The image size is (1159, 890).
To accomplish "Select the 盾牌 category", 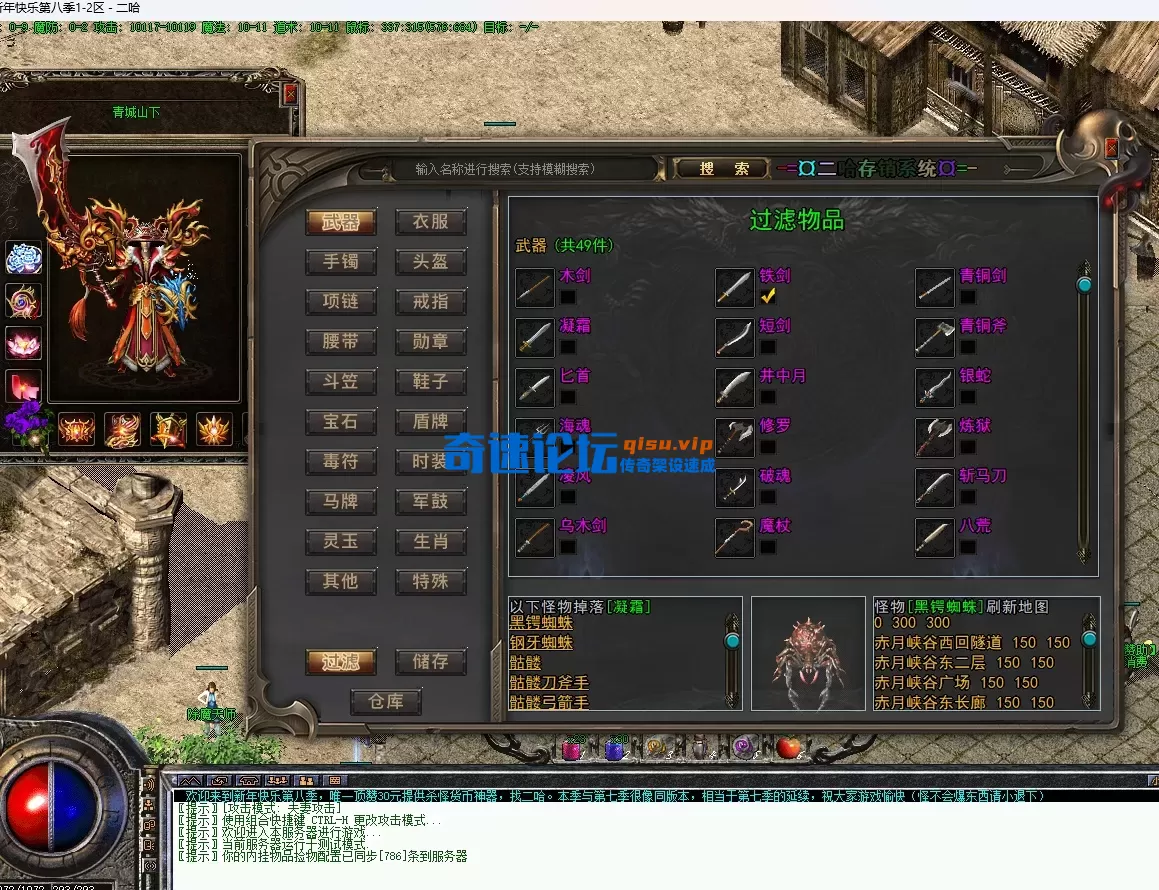I will tap(431, 422).
